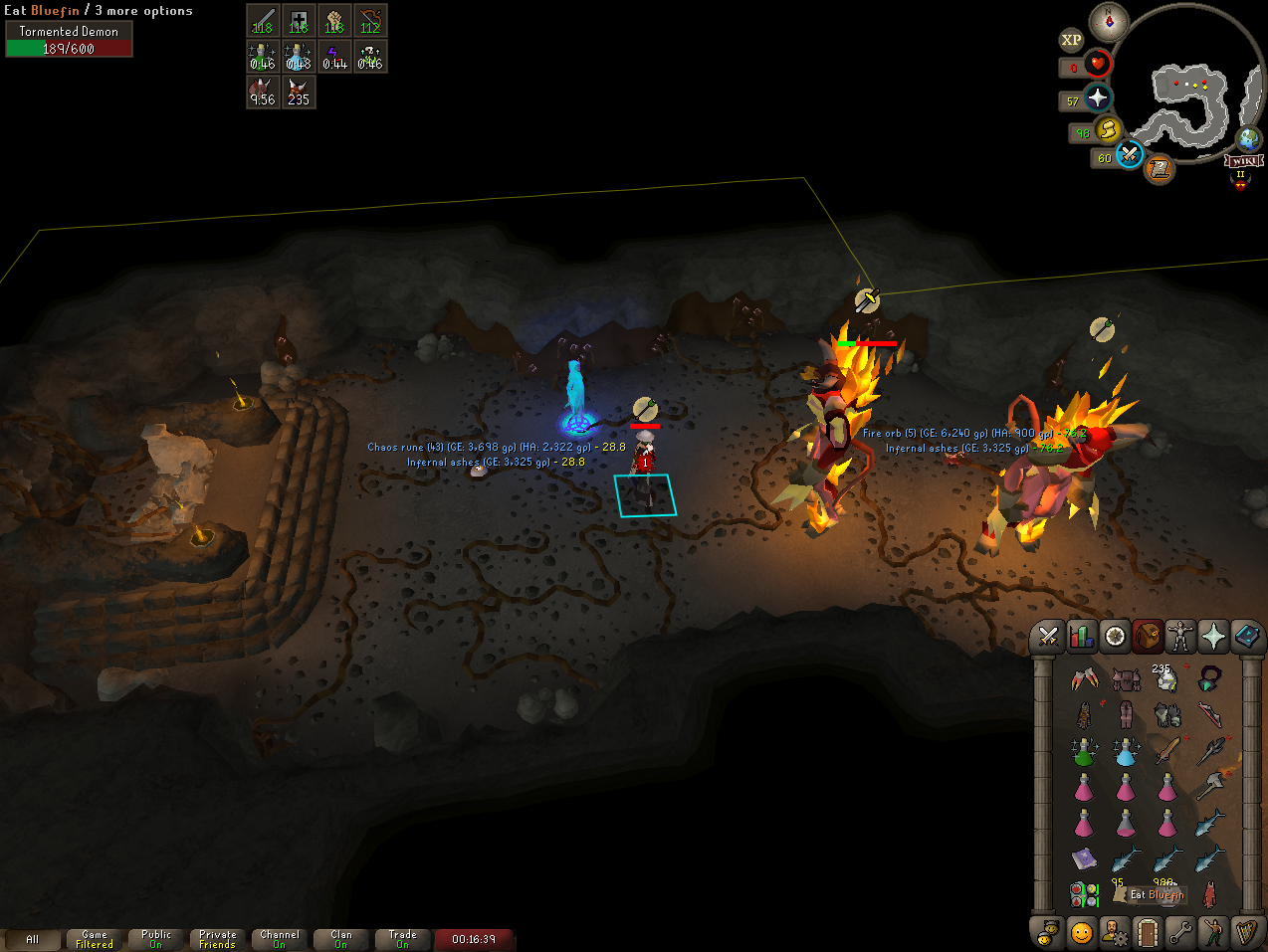The height and width of the screenshot is (952, 1268).
Task: Select the purple book in inventory
Action: coord(1083,857)
